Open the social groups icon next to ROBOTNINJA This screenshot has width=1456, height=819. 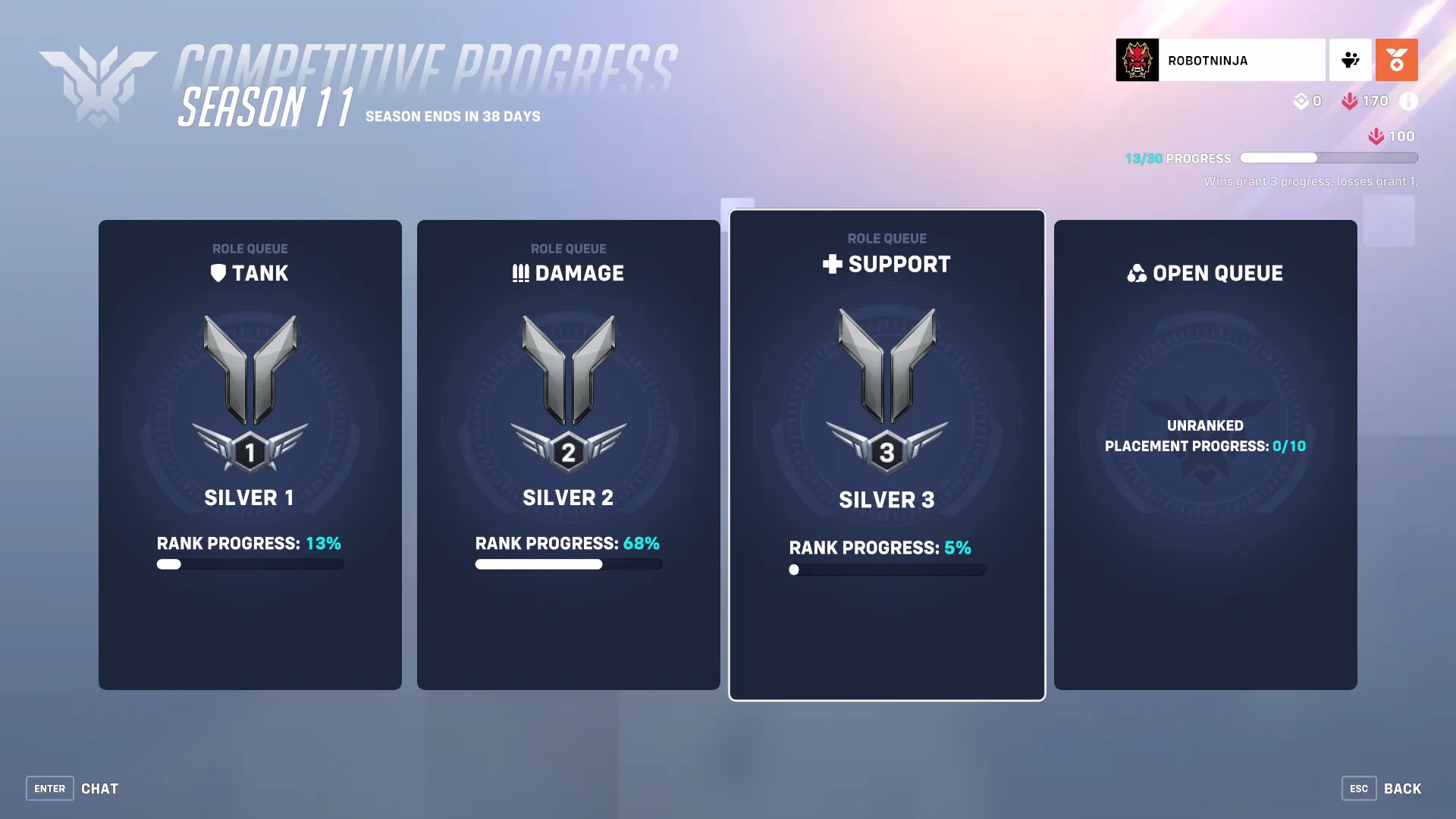(1351, 60)
